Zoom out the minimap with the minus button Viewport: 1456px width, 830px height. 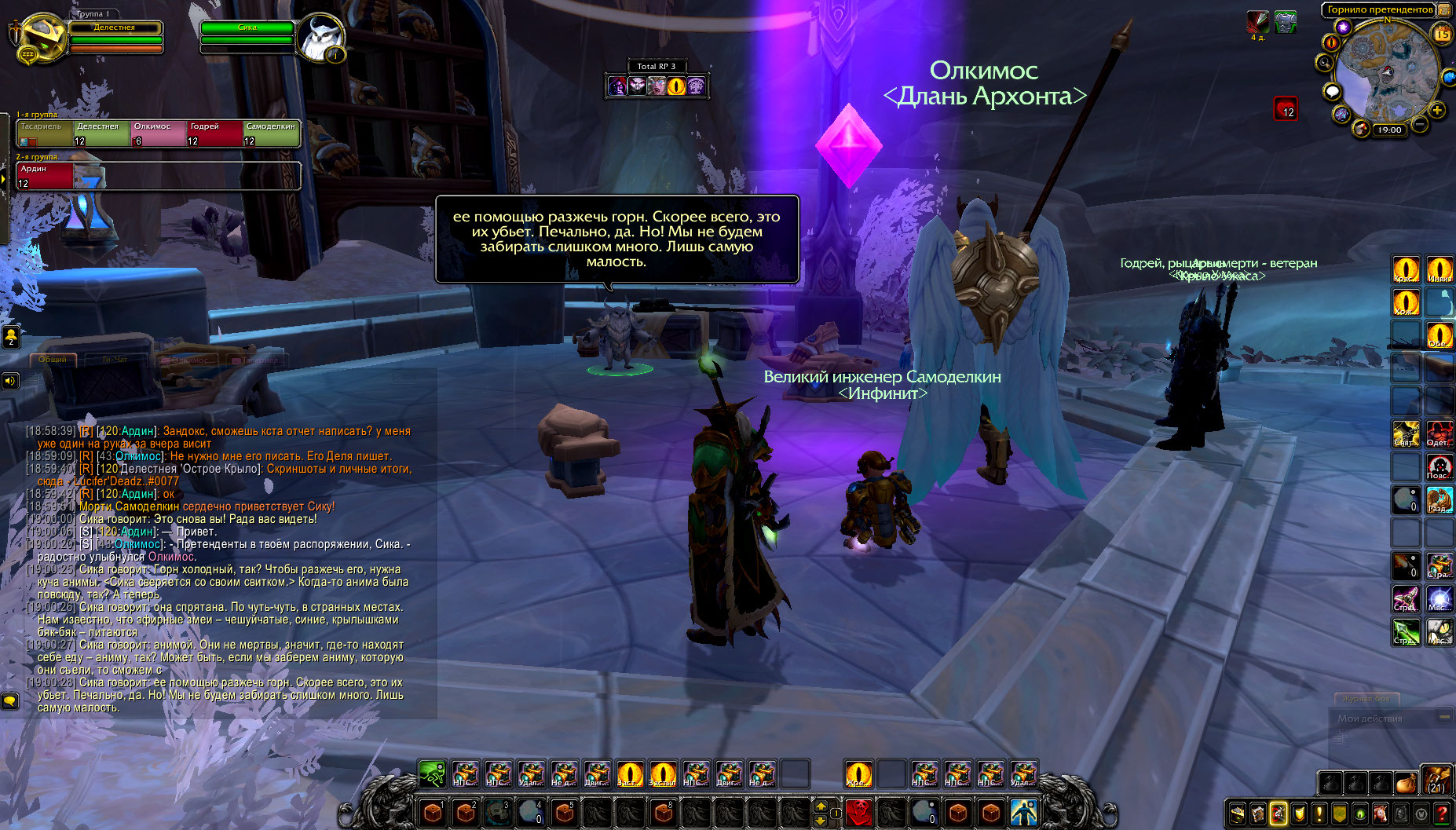[x=1420, y=123]
